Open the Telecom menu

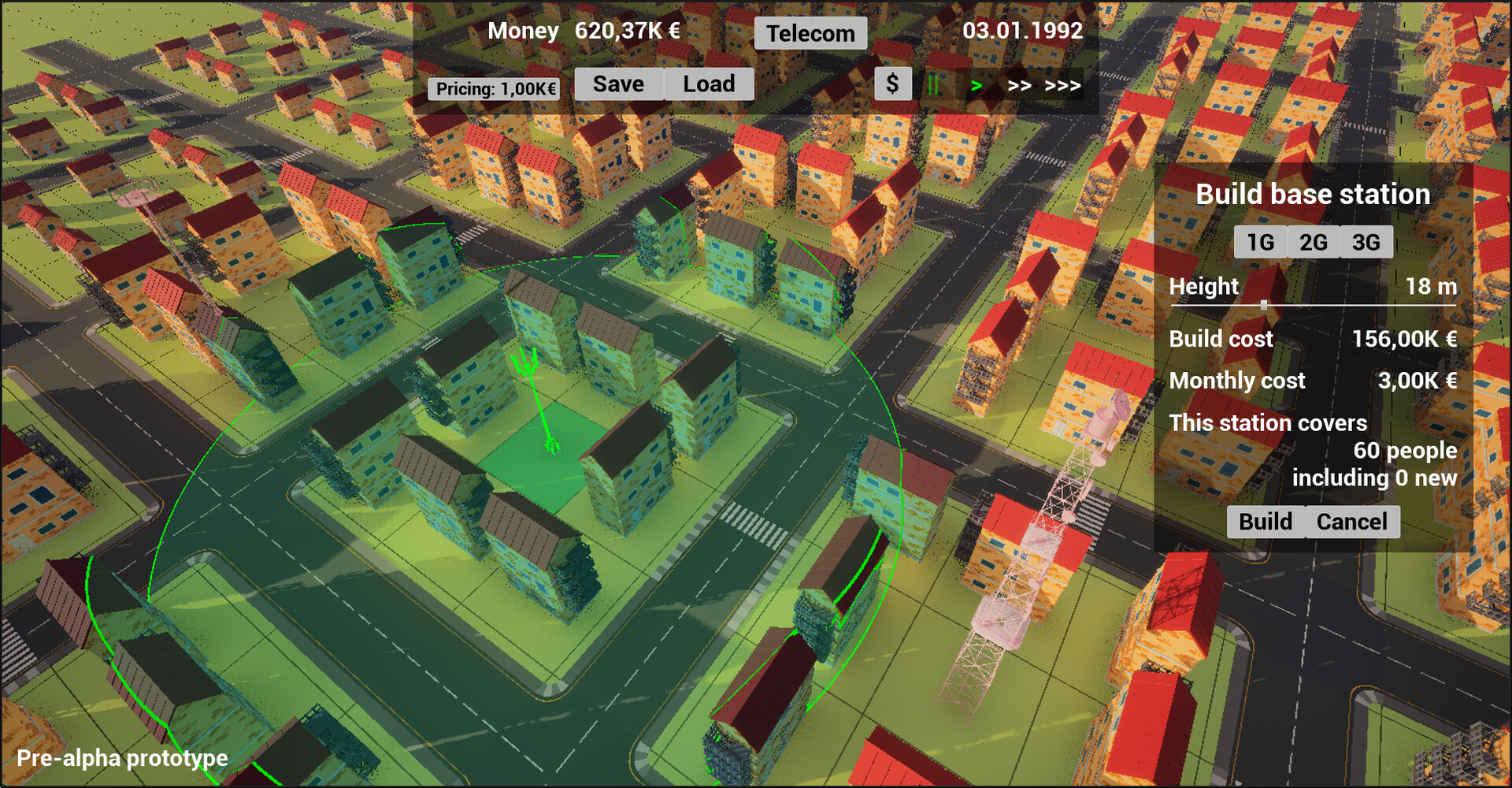pos(810,33)
